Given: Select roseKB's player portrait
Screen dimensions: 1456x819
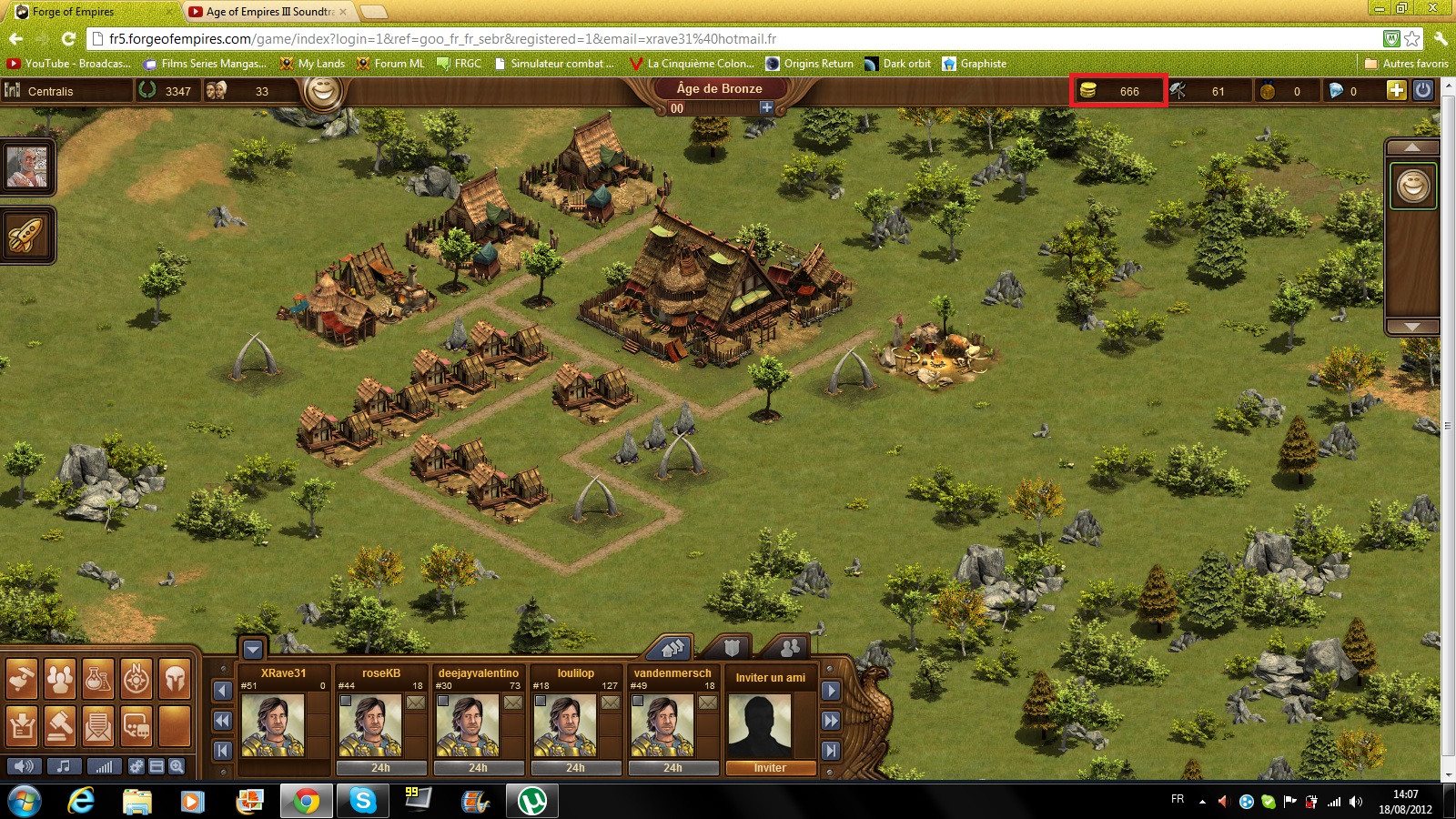Looking at the screenshot, I should coord(370,725).
